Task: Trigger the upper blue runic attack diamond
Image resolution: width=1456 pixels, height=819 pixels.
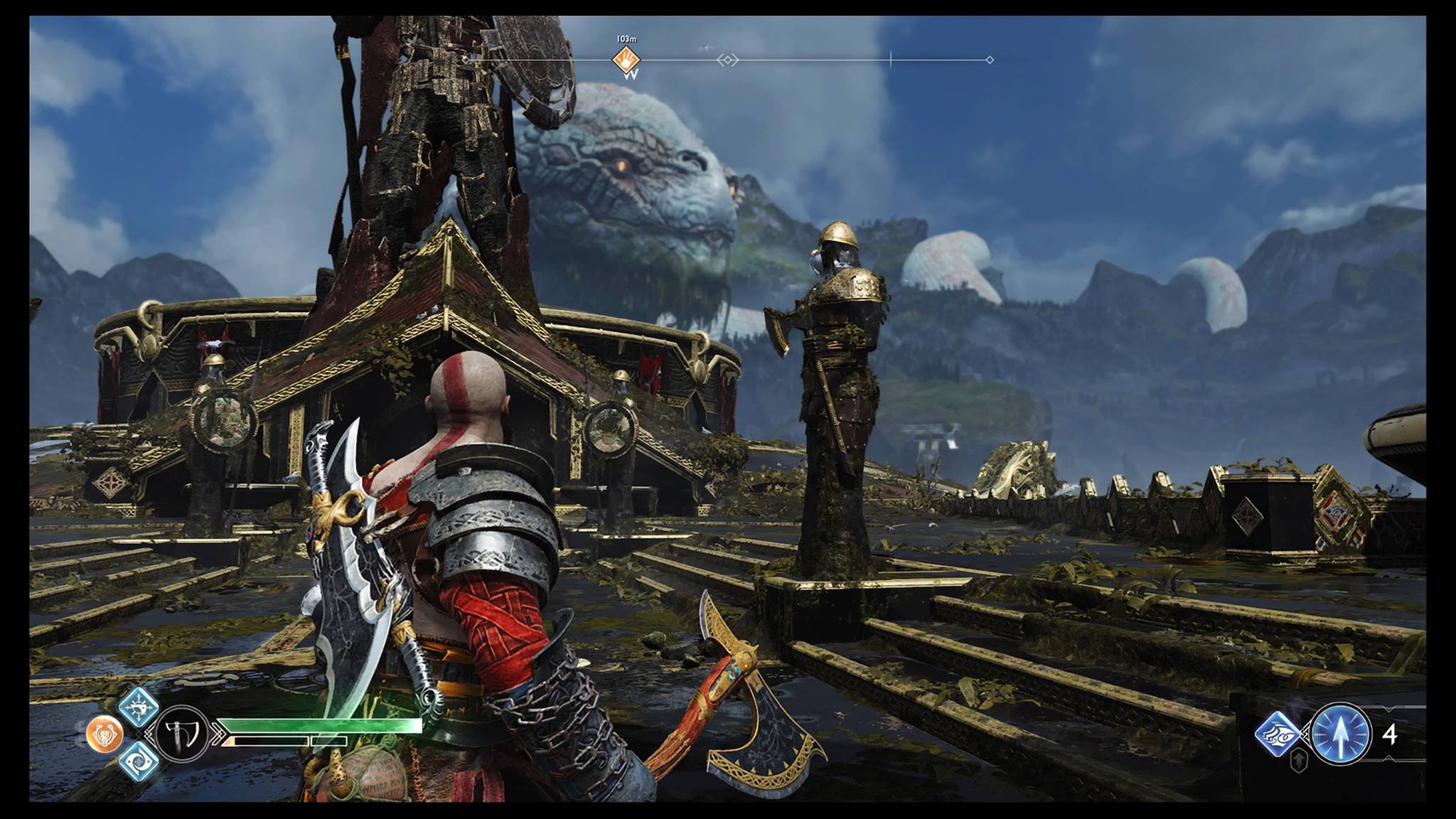Action: (x=138, y=707)
